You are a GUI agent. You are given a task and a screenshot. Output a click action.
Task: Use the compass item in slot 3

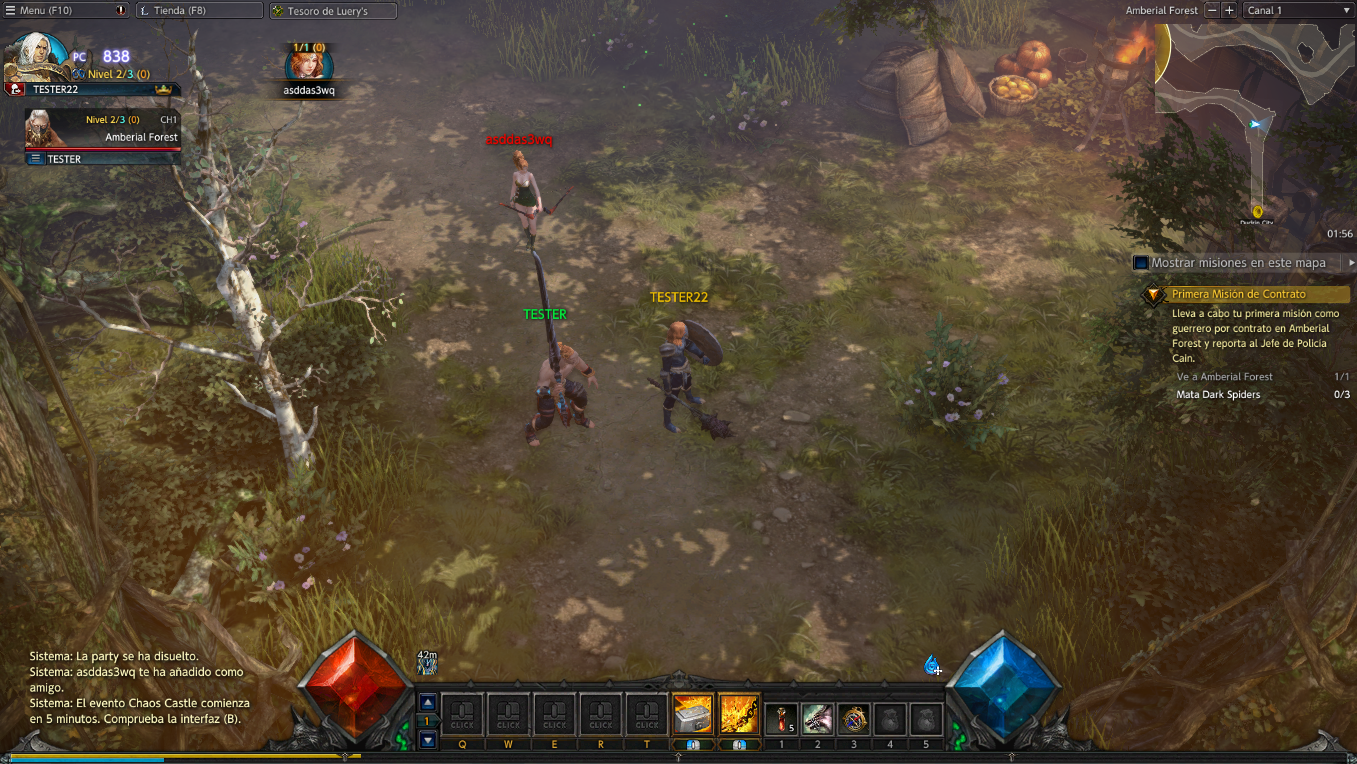click(853, 718)
